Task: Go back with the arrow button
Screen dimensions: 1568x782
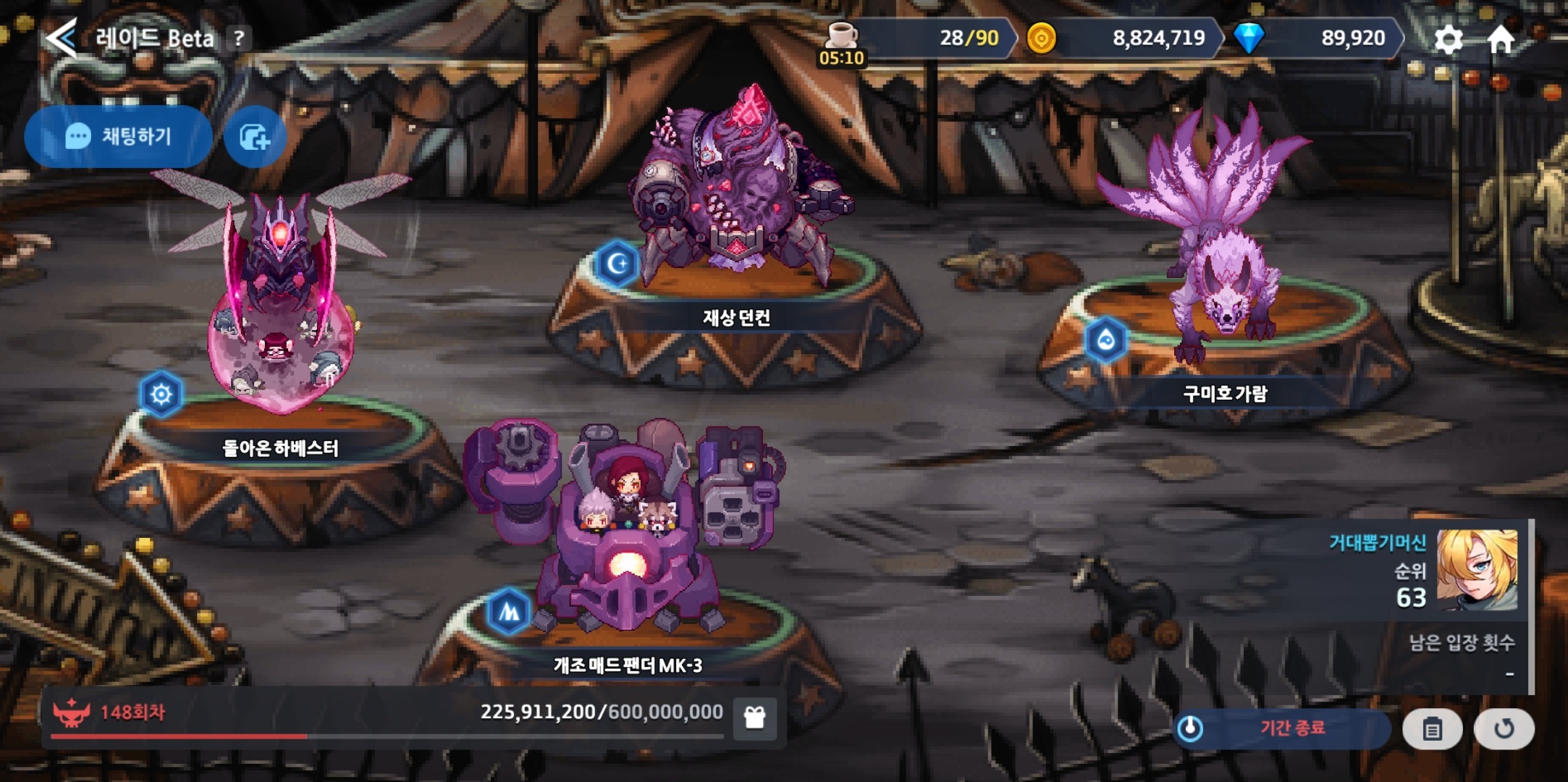Action: 62,38
